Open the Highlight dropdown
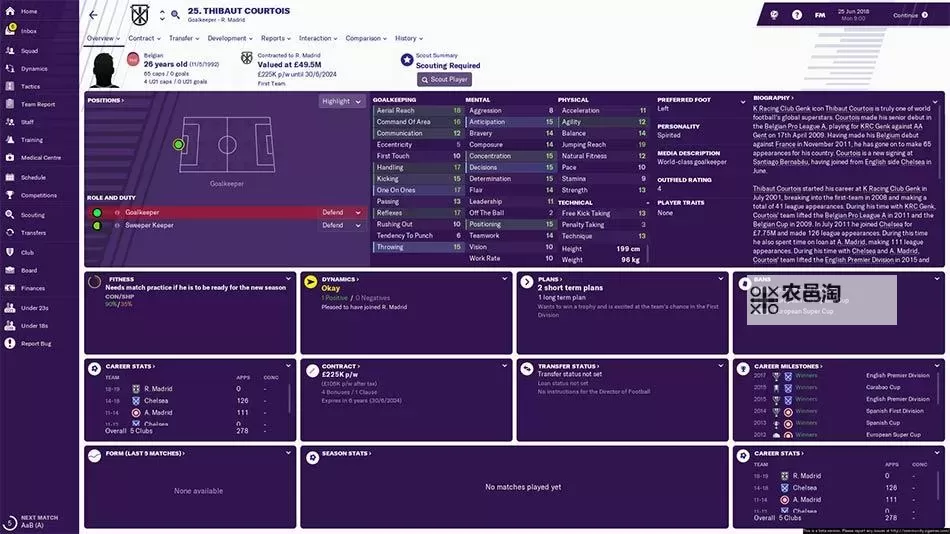Viewport: 950px width, 534px height. tap(341, 101)
